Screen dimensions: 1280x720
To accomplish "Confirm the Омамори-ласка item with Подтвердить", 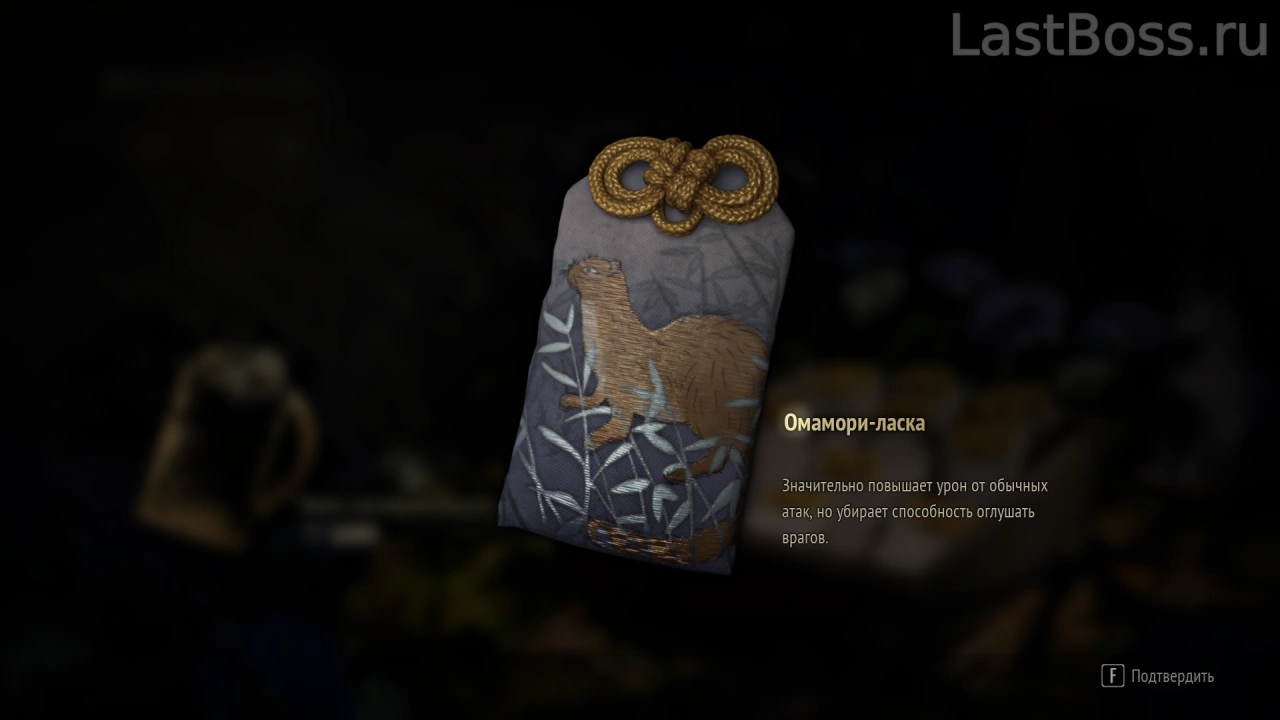I will [1159, 676].
